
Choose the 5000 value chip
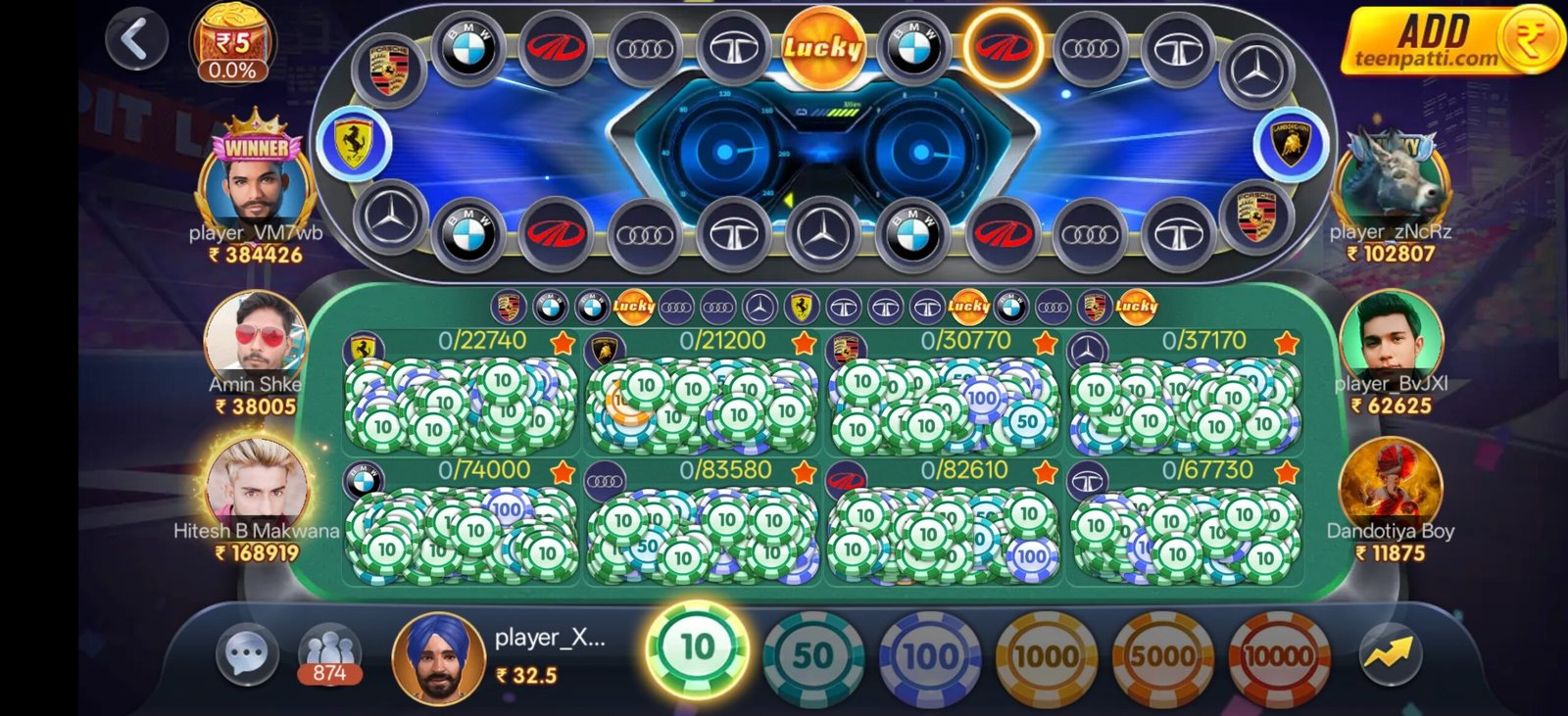pyautogui.click(x=1162, y=655)
